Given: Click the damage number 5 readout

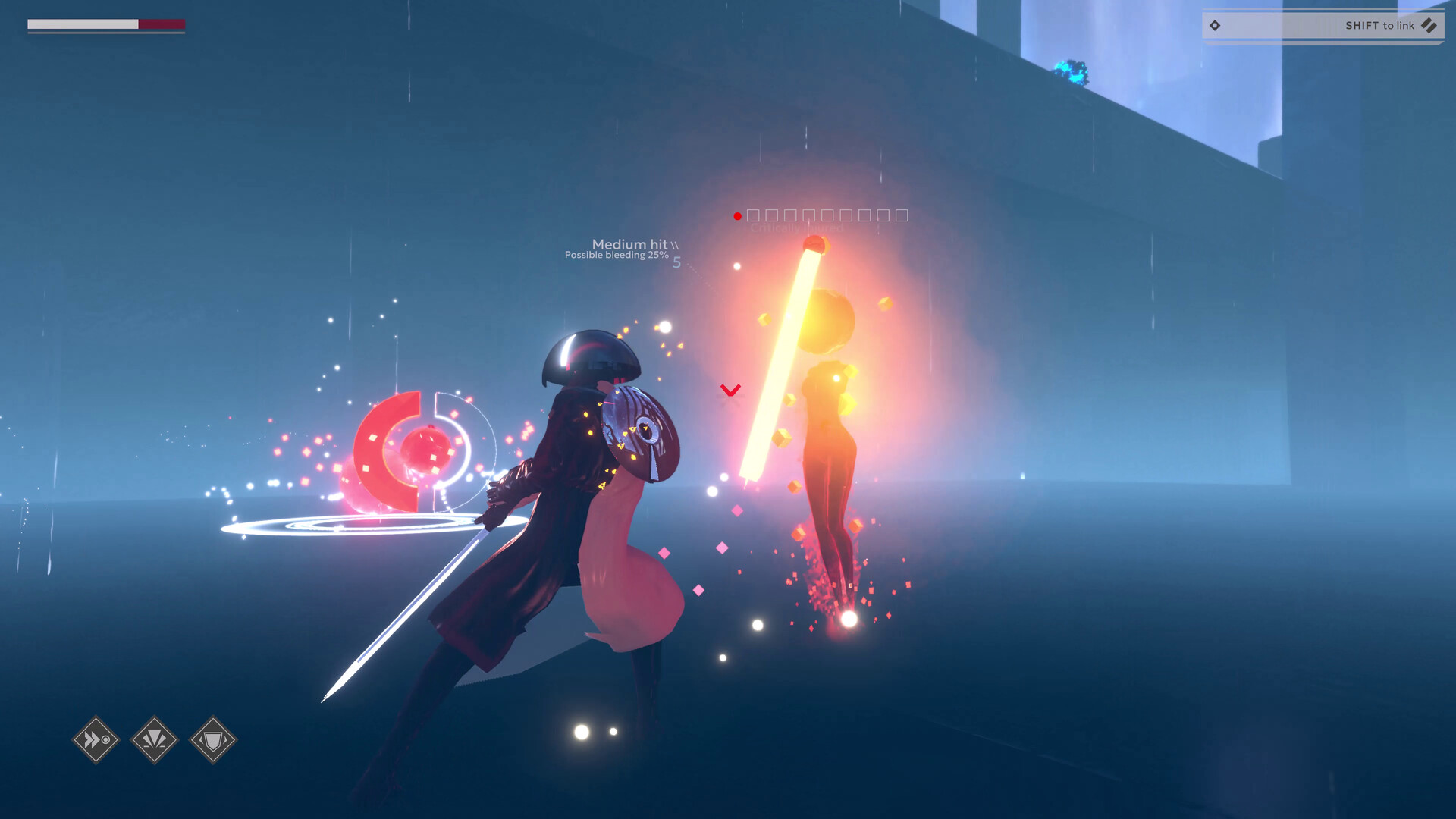Looking at the screenshot, I should [x=677, y=262].
